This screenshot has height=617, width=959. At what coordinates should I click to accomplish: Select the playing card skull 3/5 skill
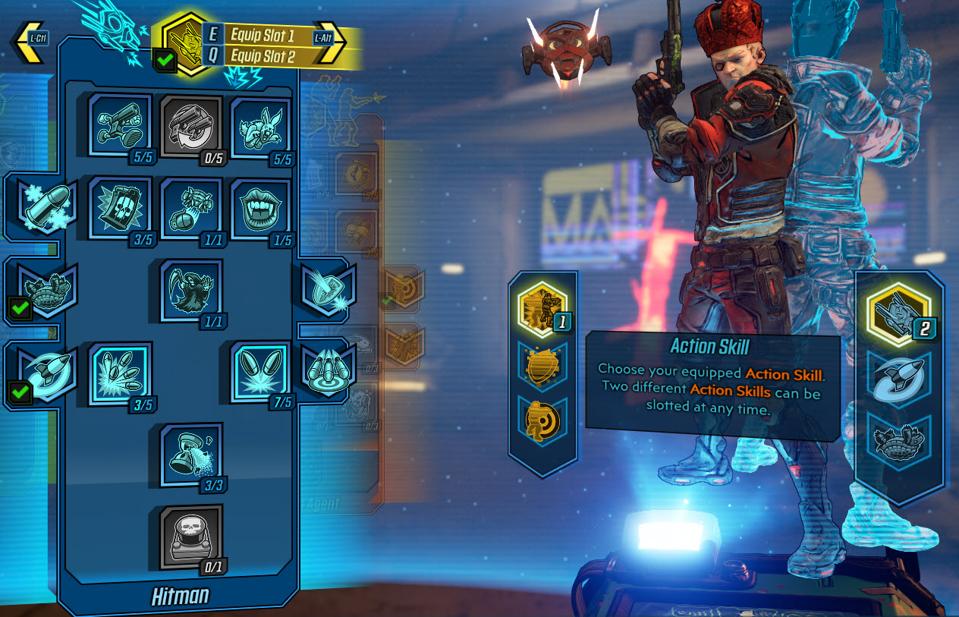tap(120, 208)
